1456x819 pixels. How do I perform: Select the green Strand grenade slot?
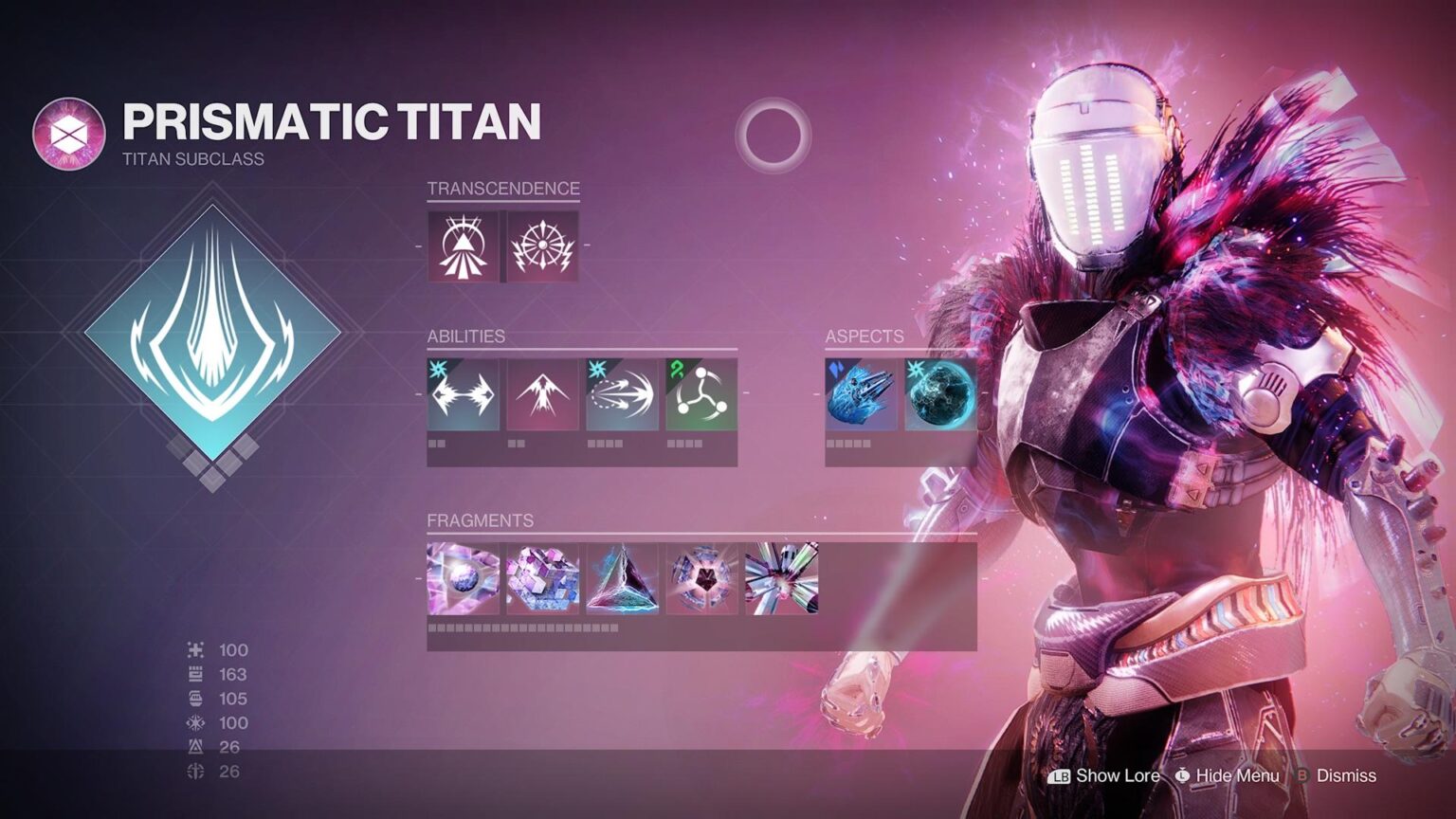[x=701, y=394]
